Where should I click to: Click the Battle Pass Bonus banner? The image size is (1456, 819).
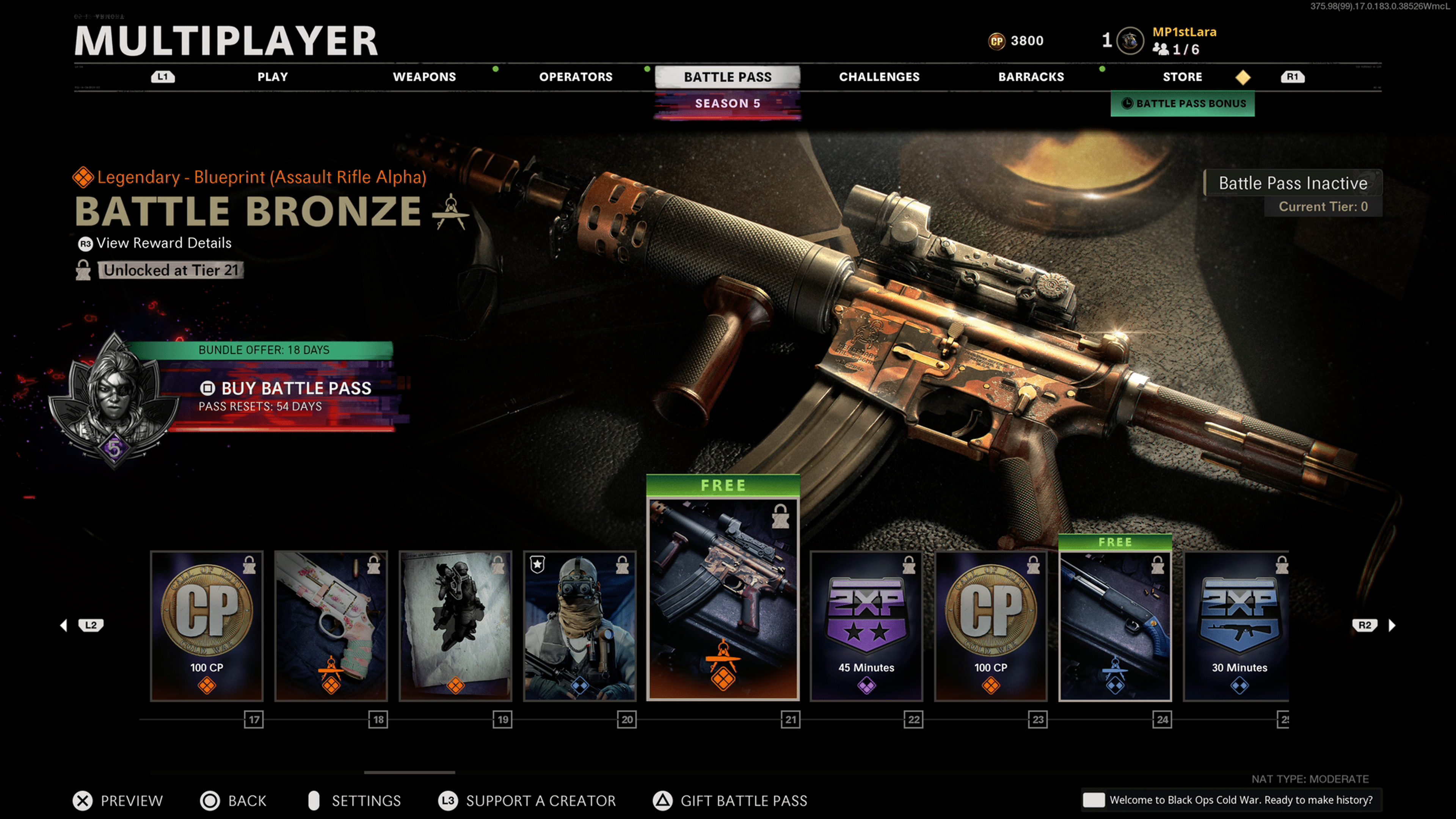pos(1183,104)
